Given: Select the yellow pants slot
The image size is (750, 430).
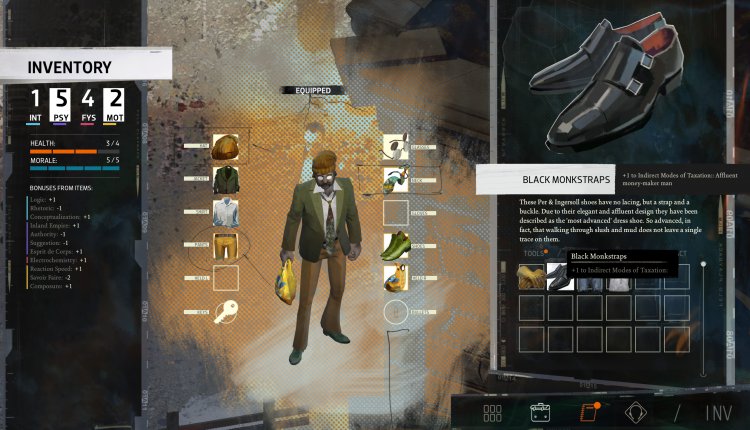Looking at the screenshot, I should [x=226, y=246].
